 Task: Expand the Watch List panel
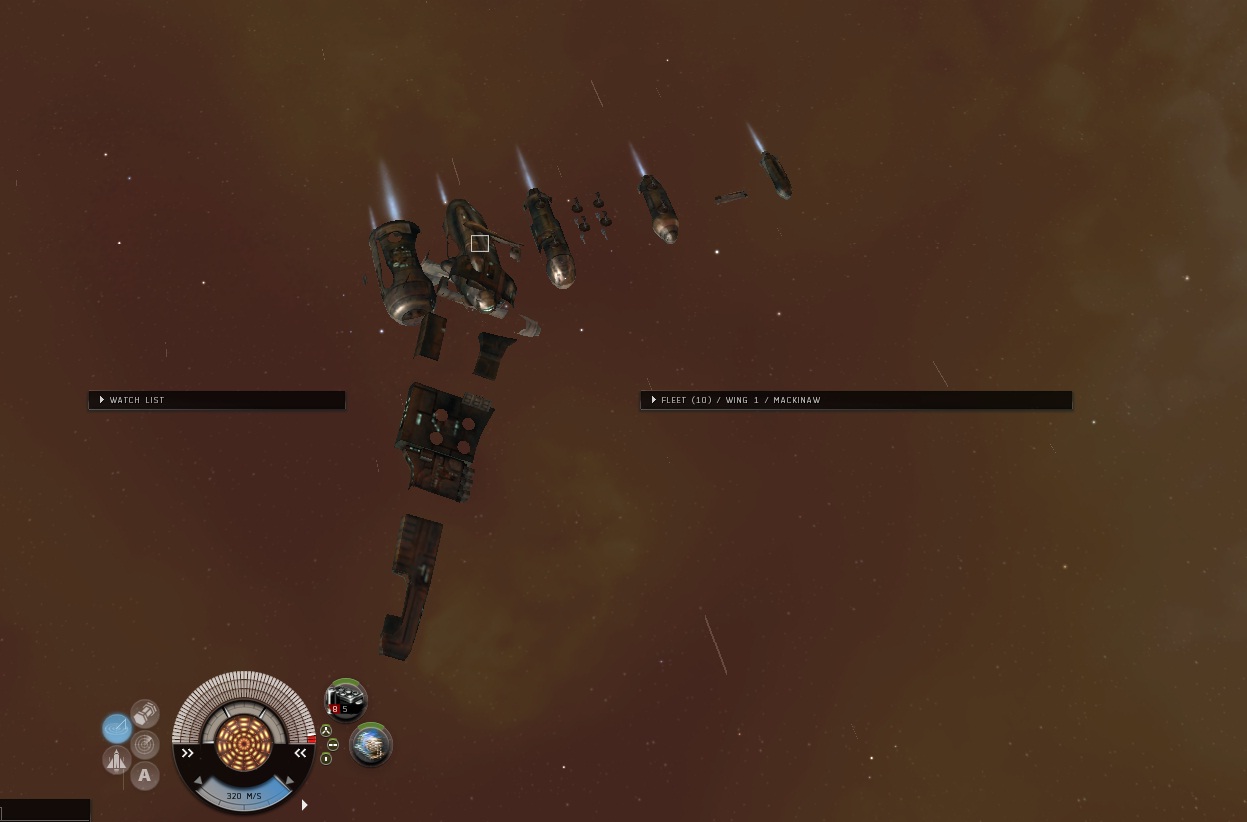tap(102, 400)
